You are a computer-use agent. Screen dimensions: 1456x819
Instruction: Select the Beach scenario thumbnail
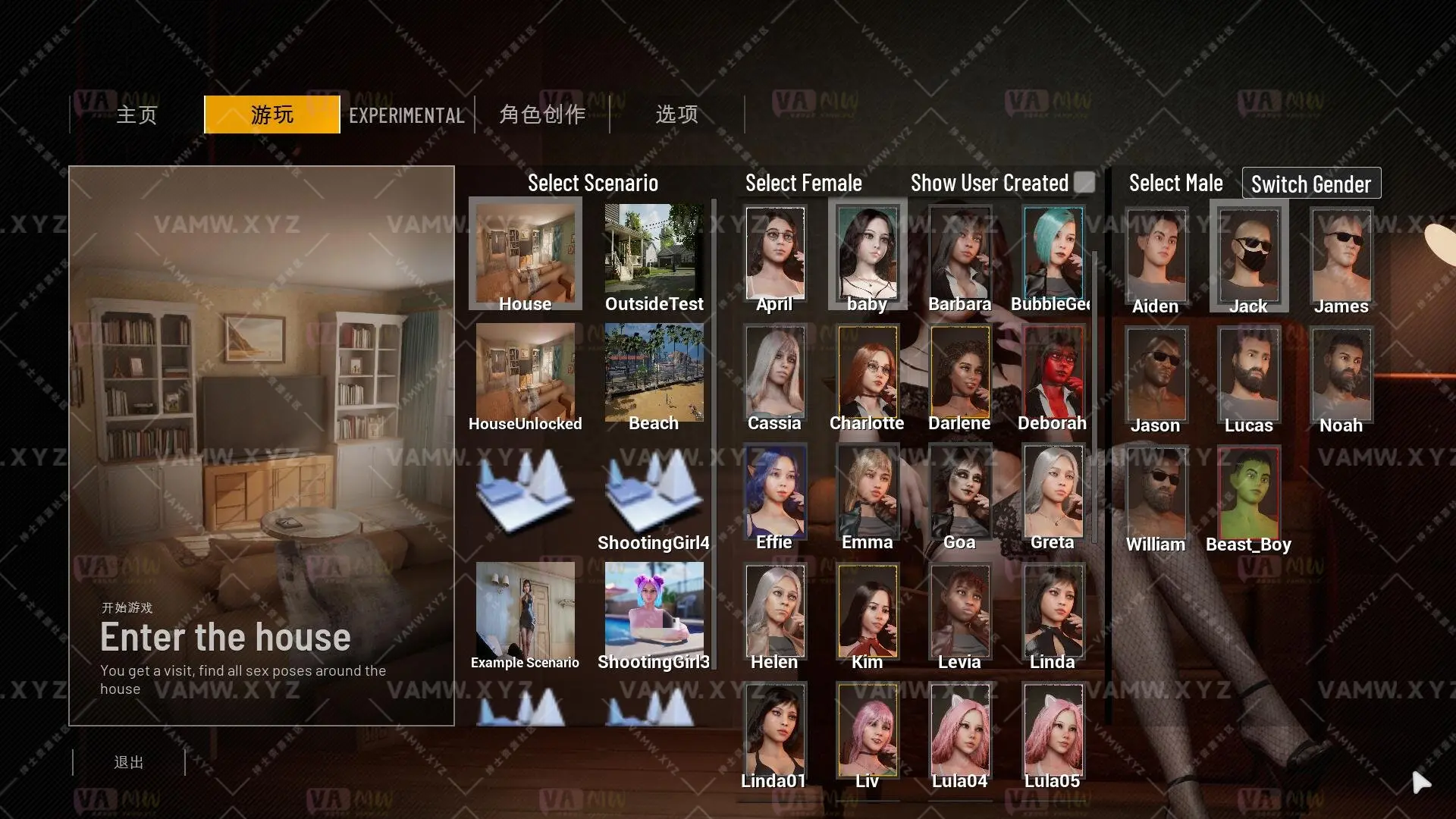tap(654, 372)
